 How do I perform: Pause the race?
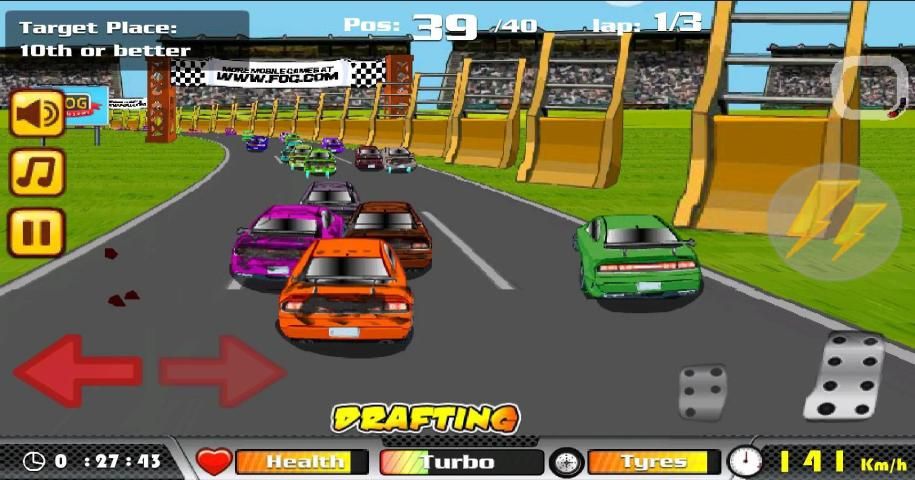point(38,232)
